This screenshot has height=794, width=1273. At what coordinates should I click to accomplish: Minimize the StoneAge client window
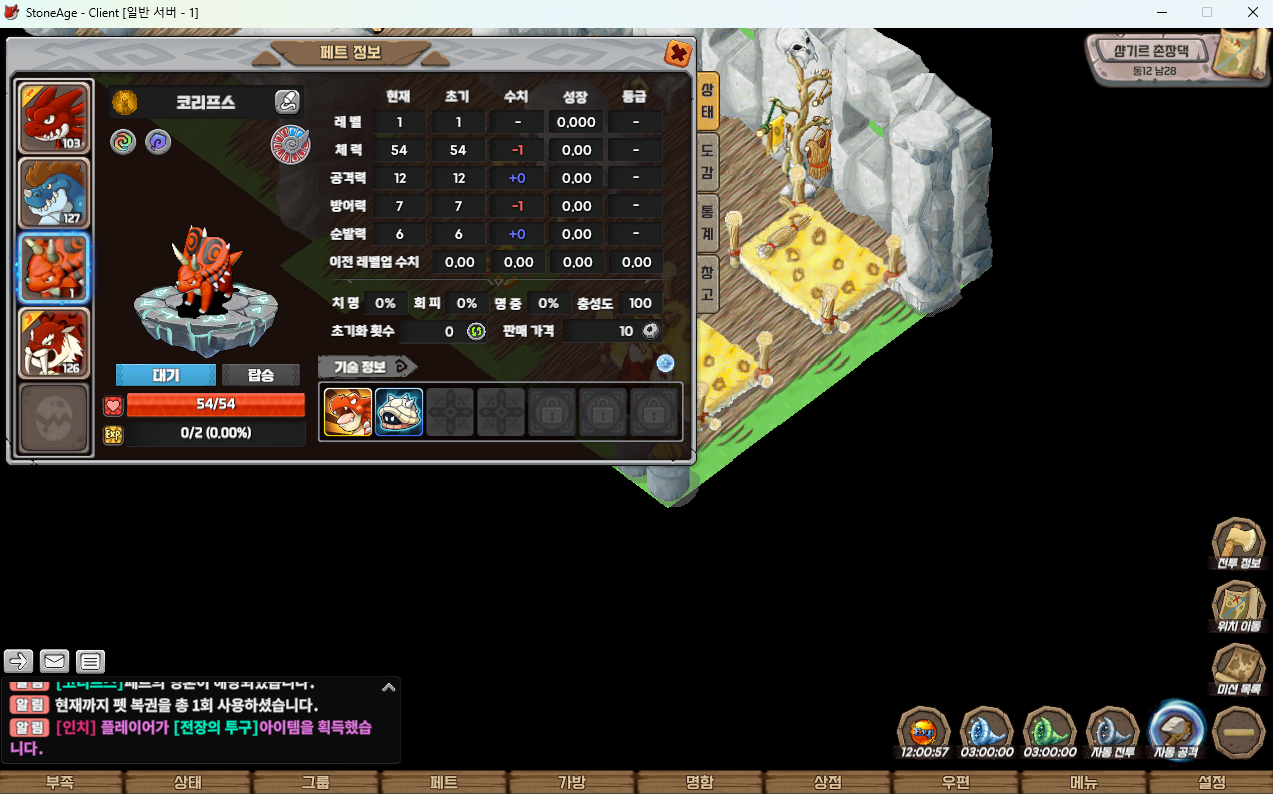pos(1162,12)
